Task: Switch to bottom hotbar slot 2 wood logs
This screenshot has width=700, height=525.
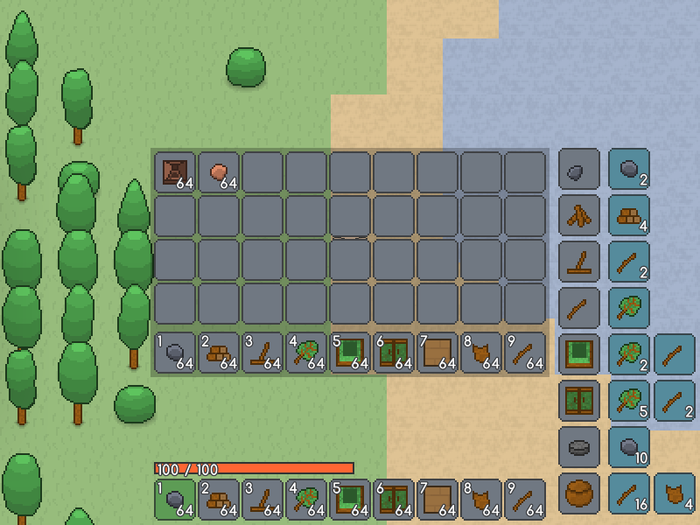Action: [219, 498]
